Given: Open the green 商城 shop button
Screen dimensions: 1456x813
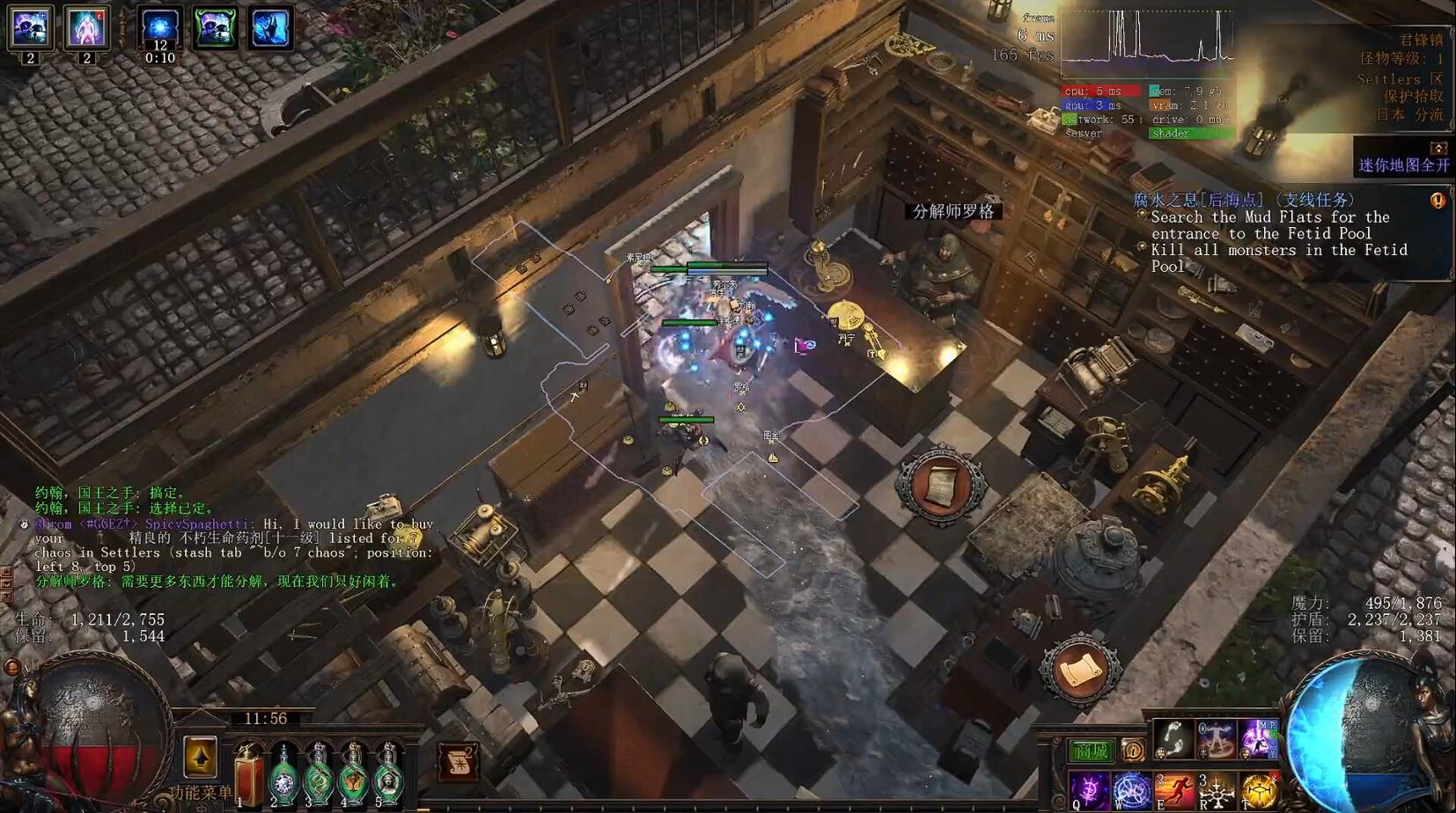Looking at the screenshot, I should (1092, 751).
